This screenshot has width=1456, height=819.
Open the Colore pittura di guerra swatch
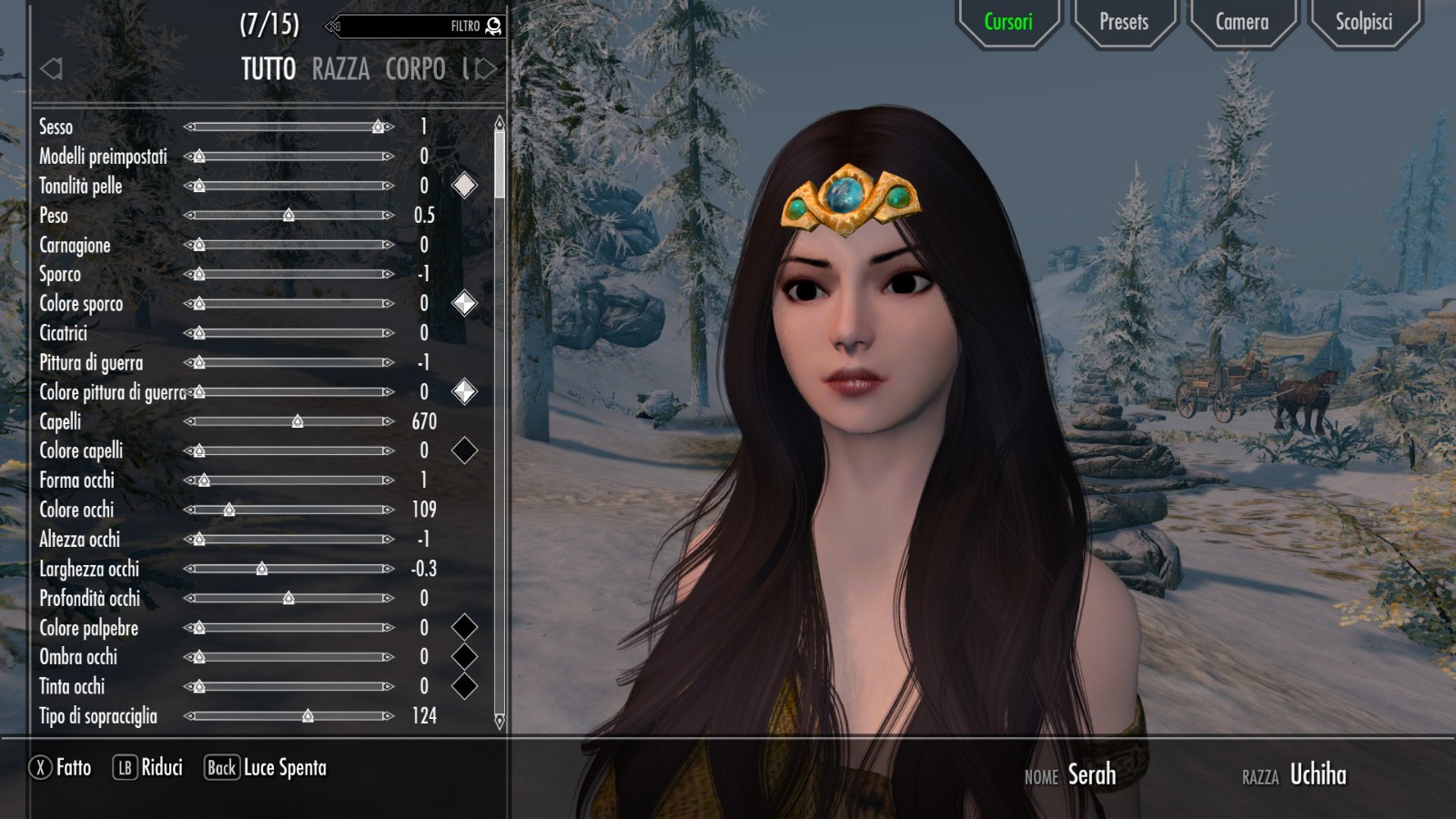coord(464,391)
